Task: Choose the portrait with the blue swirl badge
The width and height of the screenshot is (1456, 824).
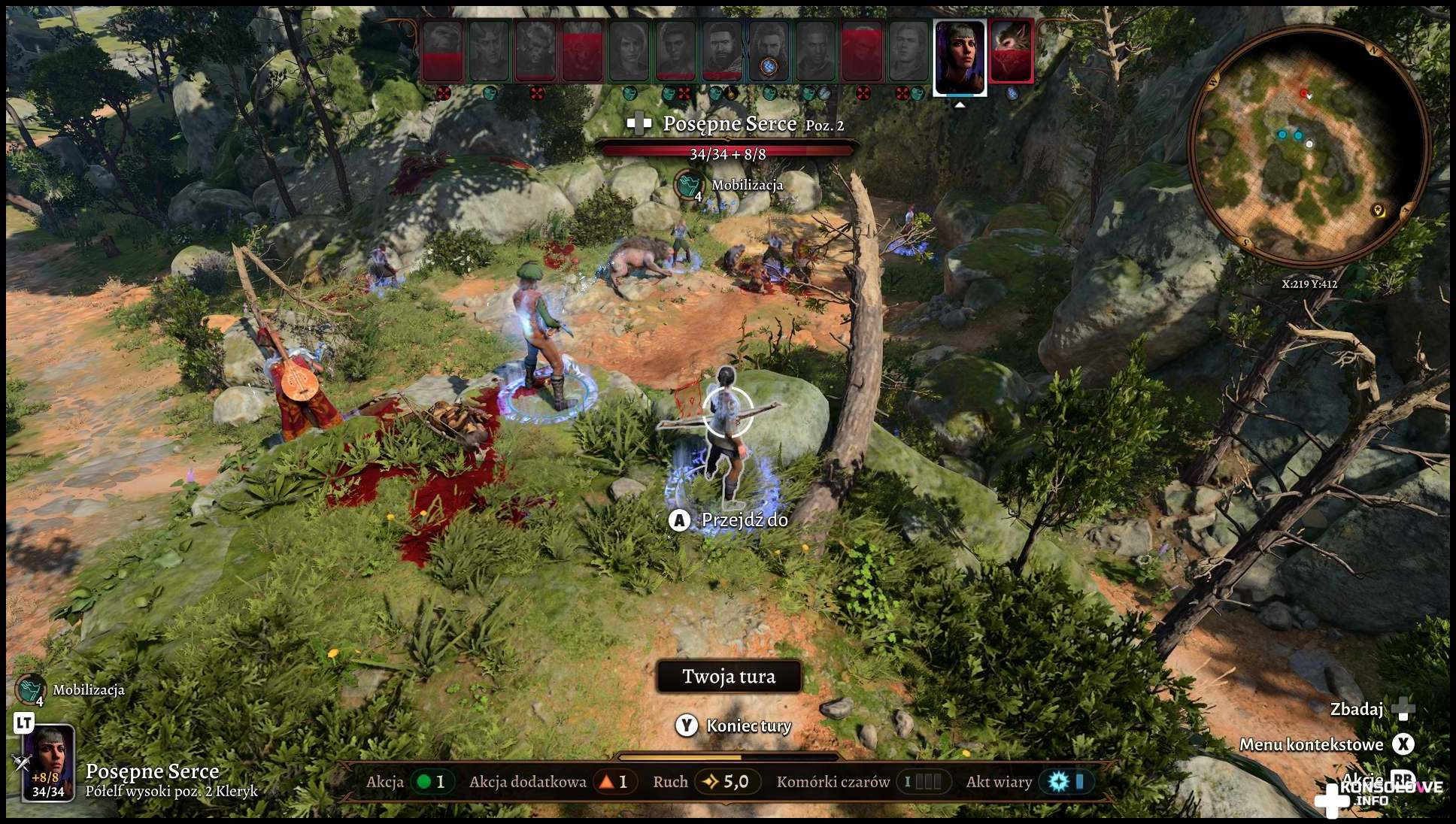Action: [x=769, y=51]
